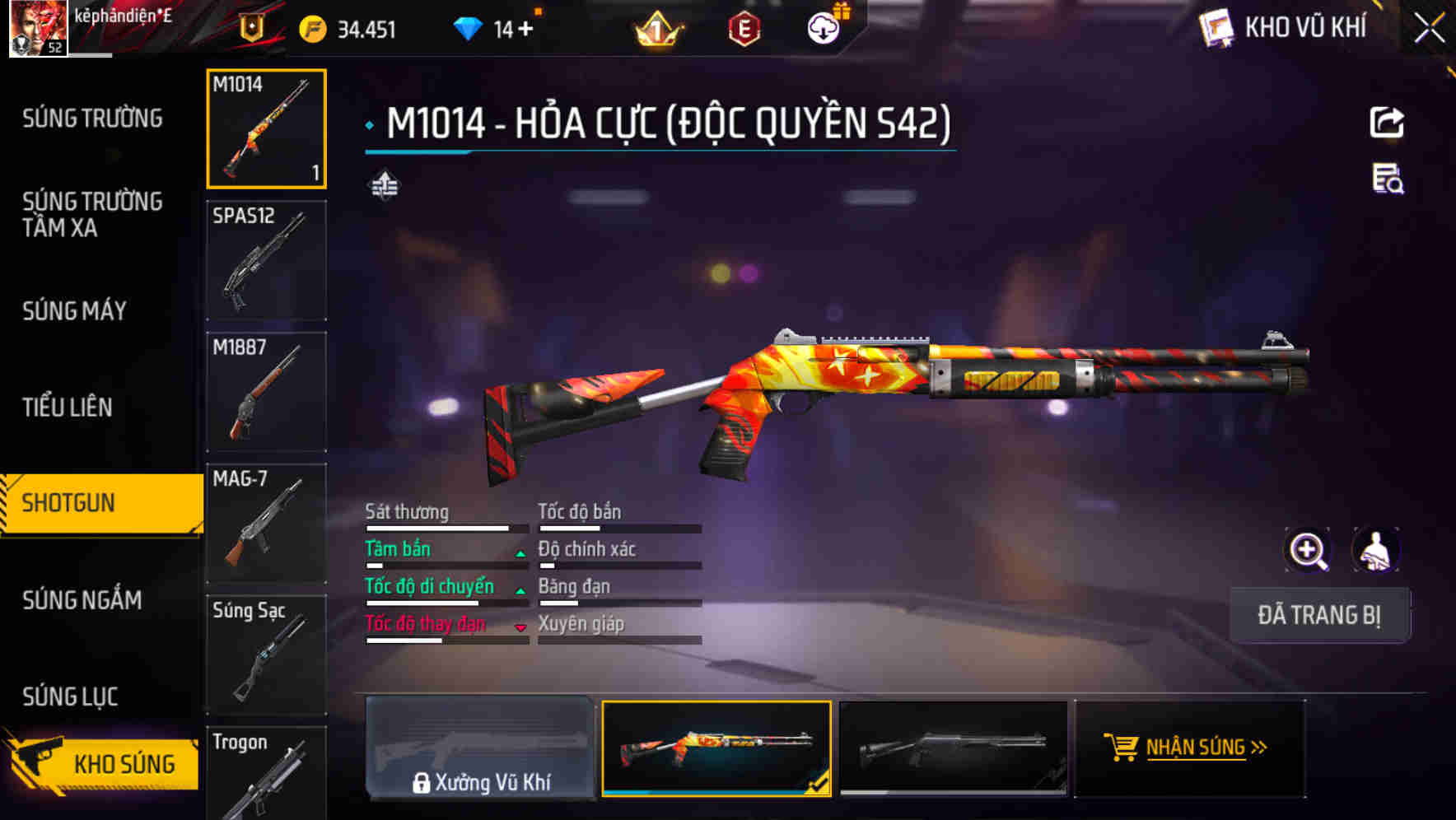Click the magnifier zoom-in icon
Viewport: 1456px width, 820px height.
coord(1308,550)
